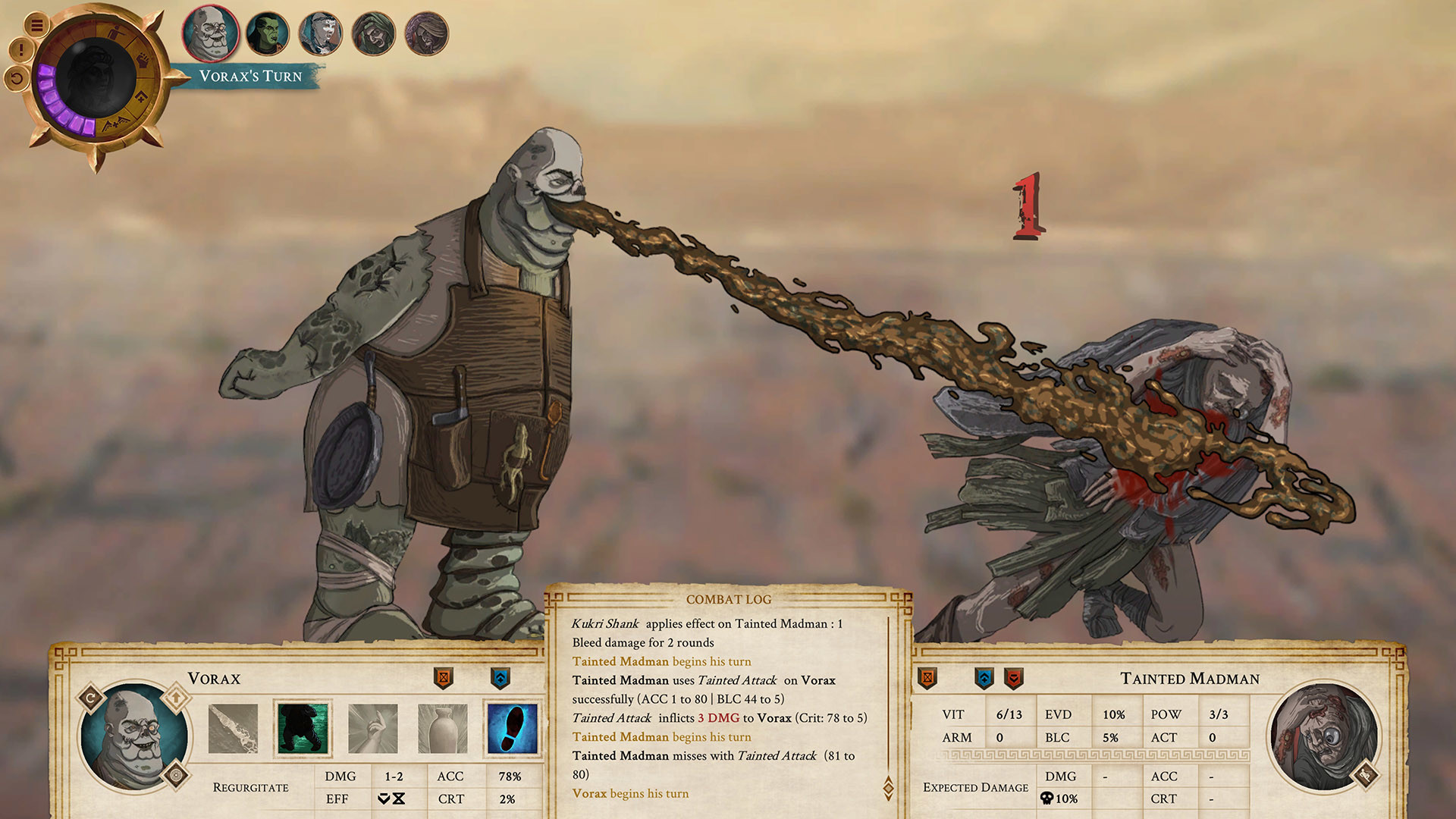Toggle the exclamation alert button on the turn wheel
The image size is (1456, 819).
point(20,49)
